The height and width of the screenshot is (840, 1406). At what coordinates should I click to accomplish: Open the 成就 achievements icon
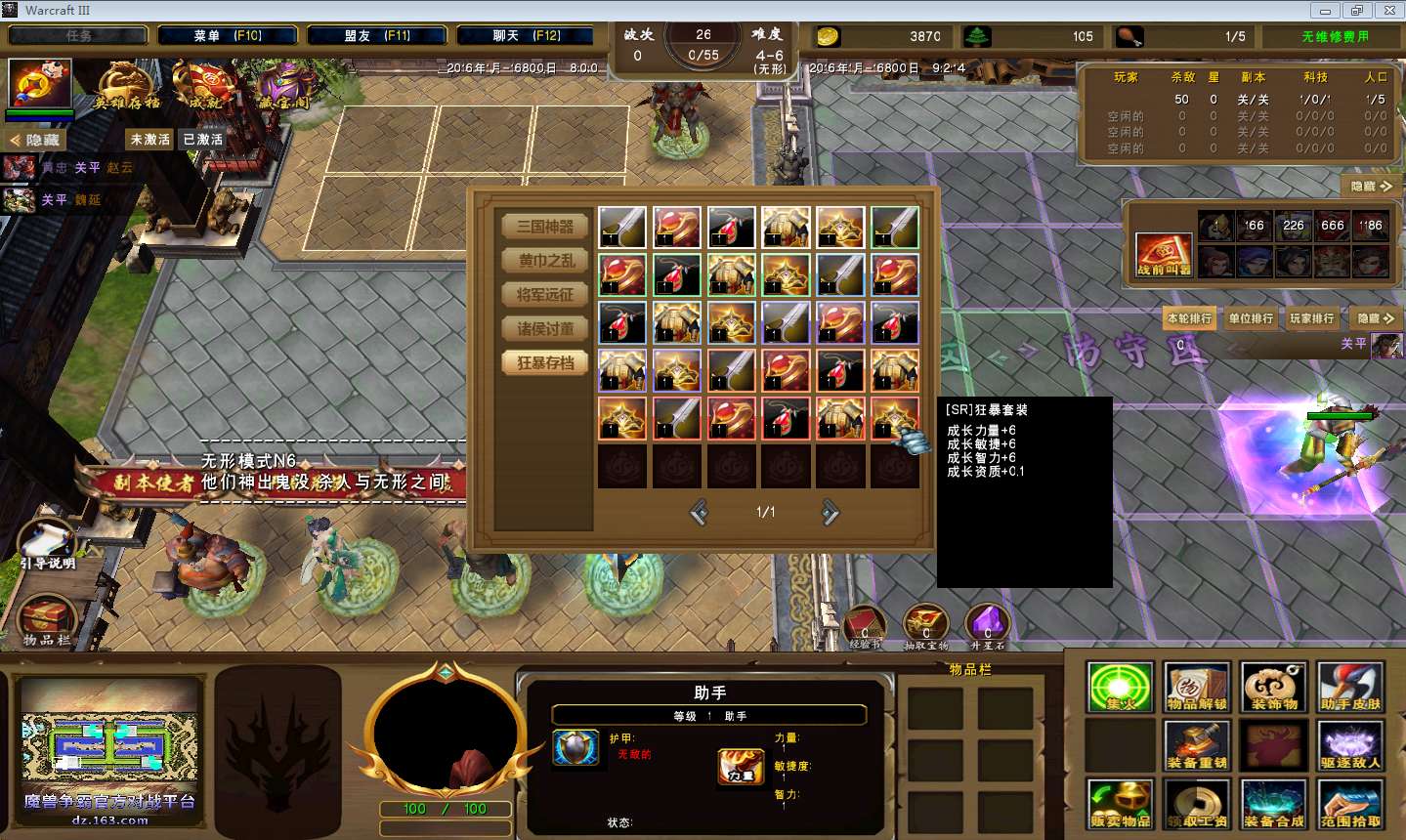tap(204, 86)
